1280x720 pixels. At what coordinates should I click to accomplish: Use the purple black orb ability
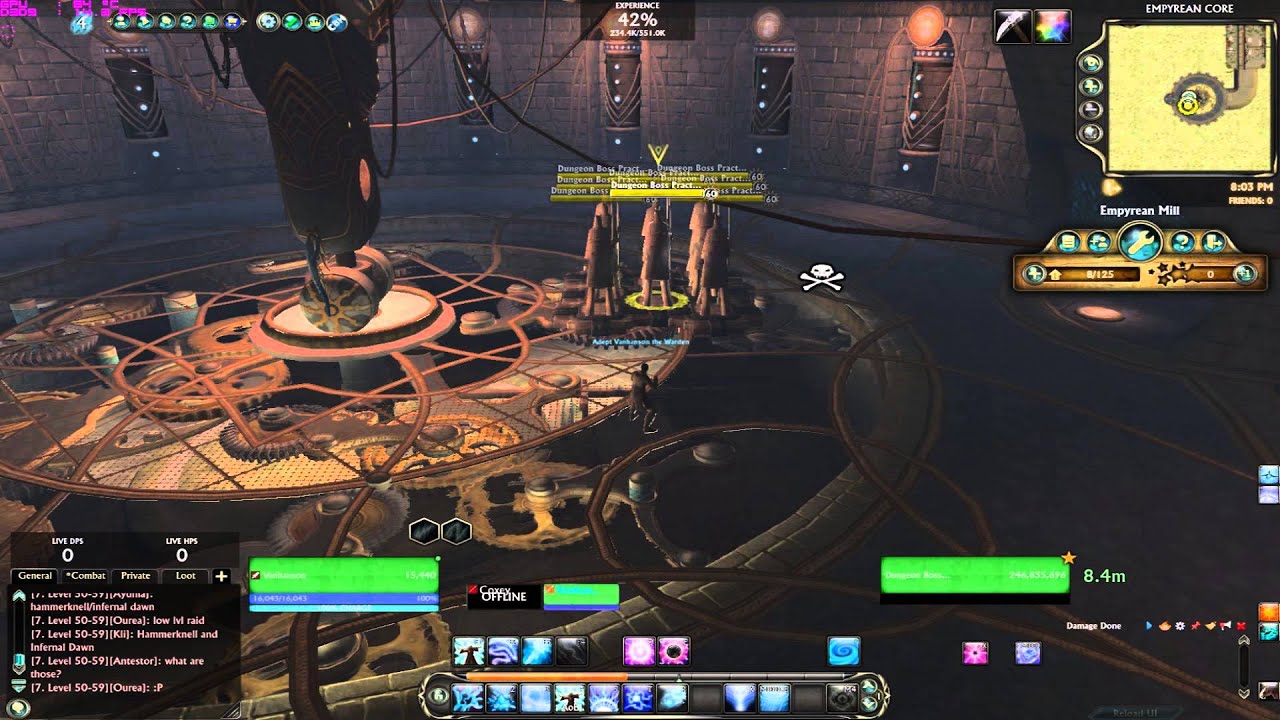point(674,652)
